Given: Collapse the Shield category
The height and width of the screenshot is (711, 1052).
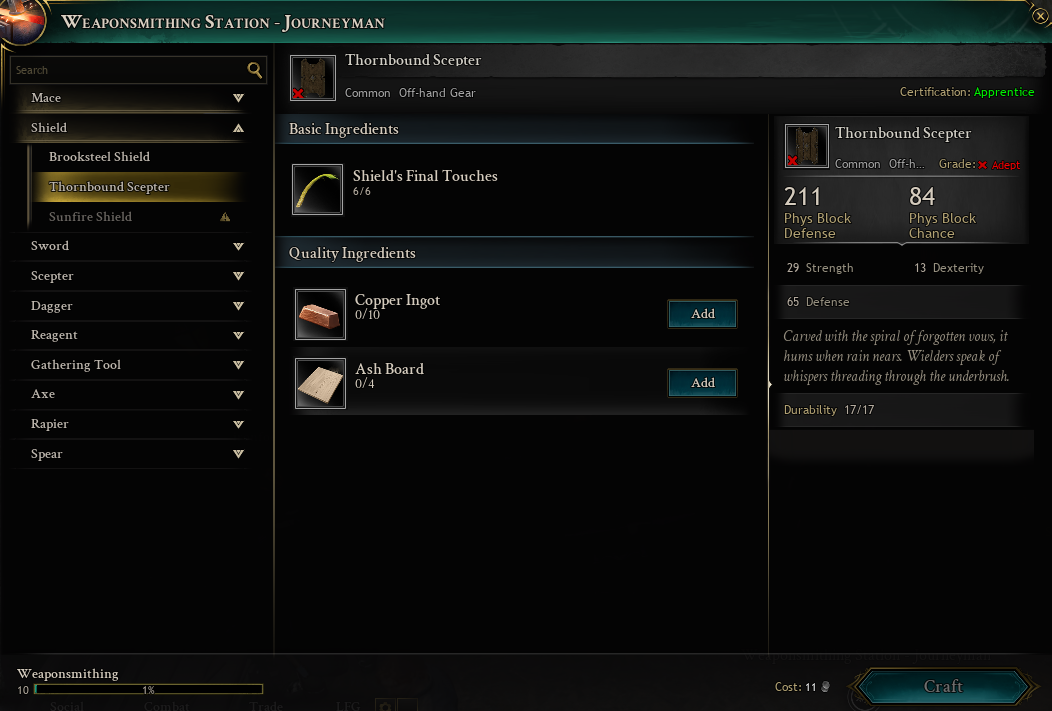Looking at the screenshot, I should (x=130, y=128).
